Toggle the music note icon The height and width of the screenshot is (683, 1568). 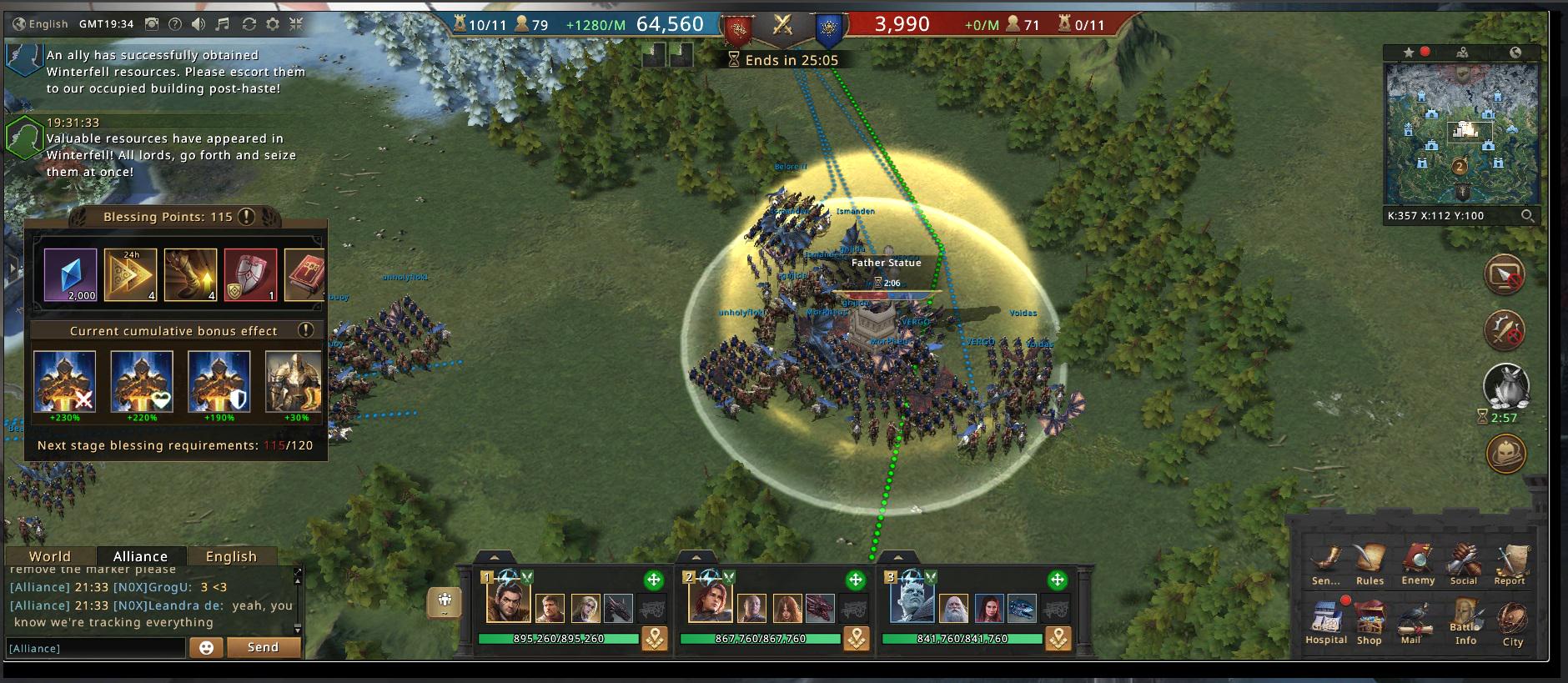click(222, 24)
